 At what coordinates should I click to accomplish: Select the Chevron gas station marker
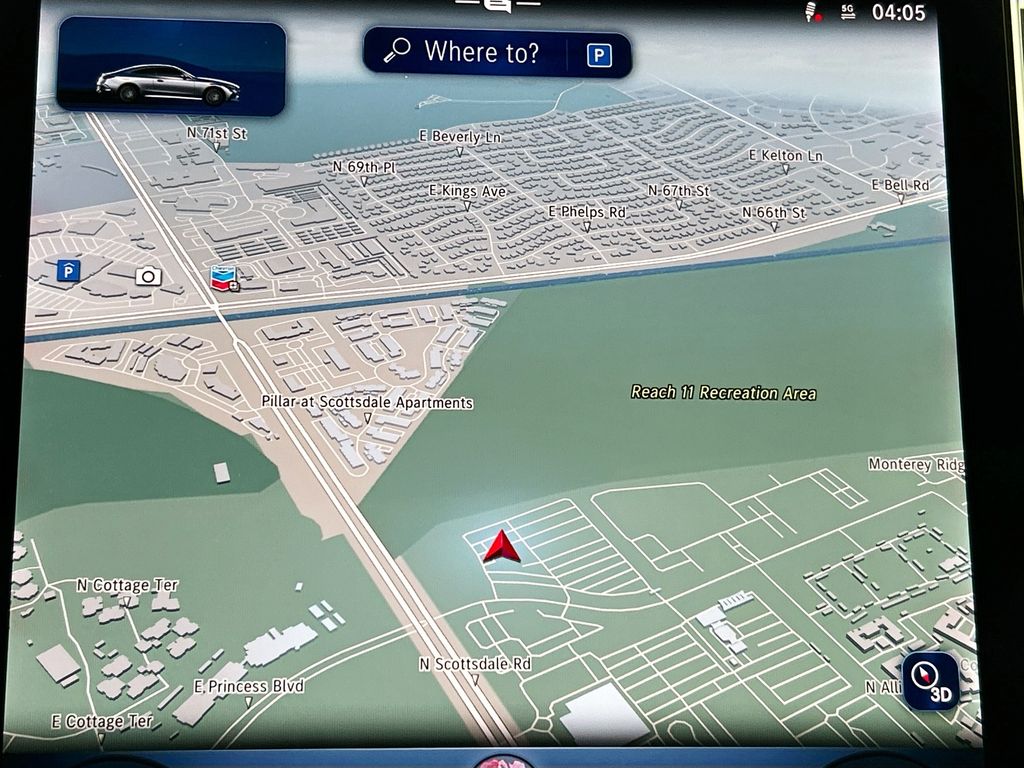click(224, 279)
